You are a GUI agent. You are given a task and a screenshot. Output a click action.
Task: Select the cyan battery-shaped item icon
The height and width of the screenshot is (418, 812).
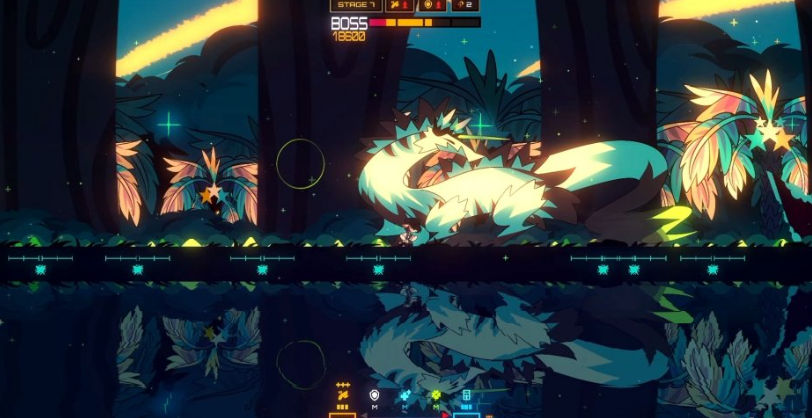point(466,396)
